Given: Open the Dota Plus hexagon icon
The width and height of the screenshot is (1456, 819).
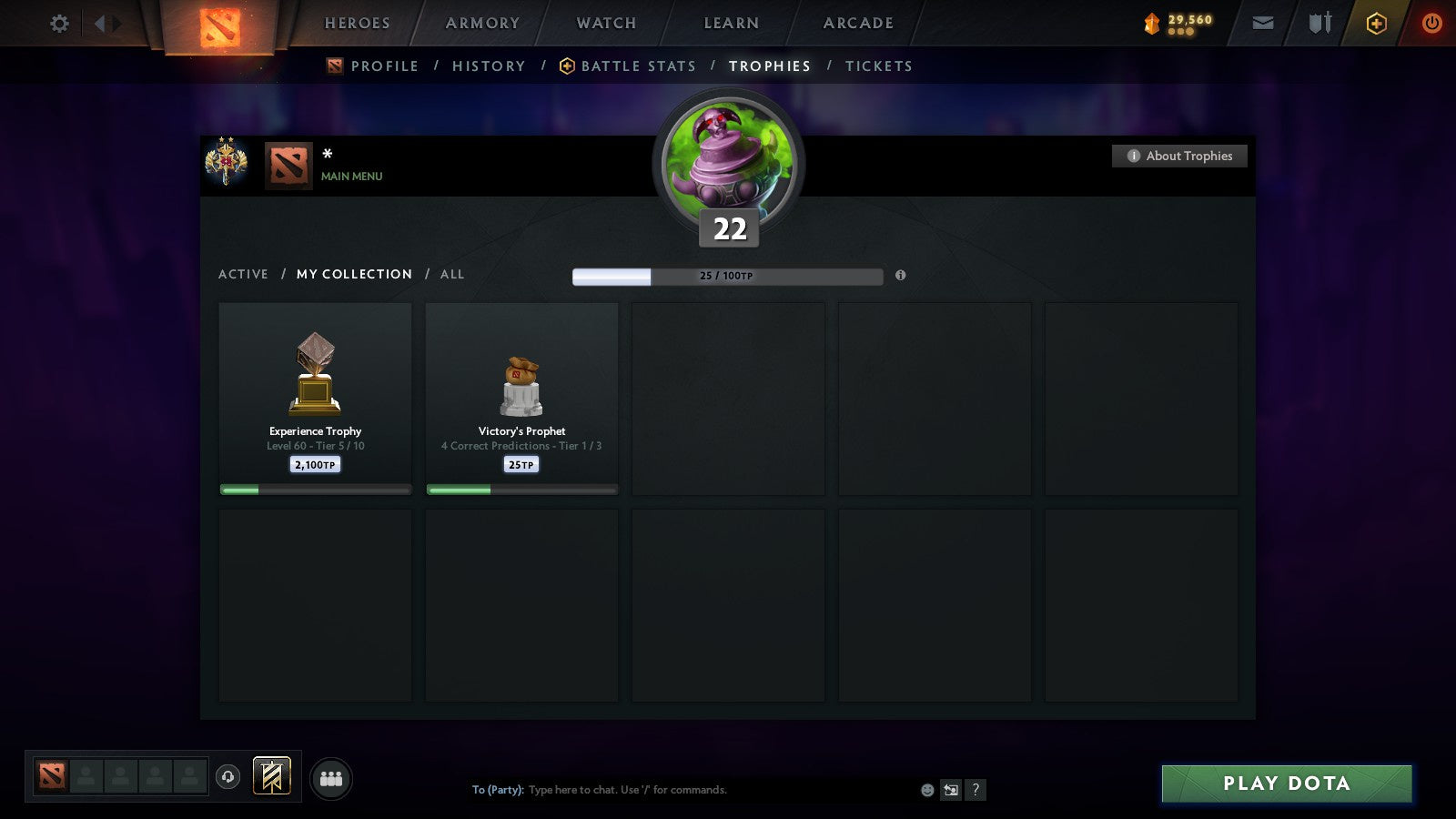Looking at the screenshot, I should coord(1376,23).
